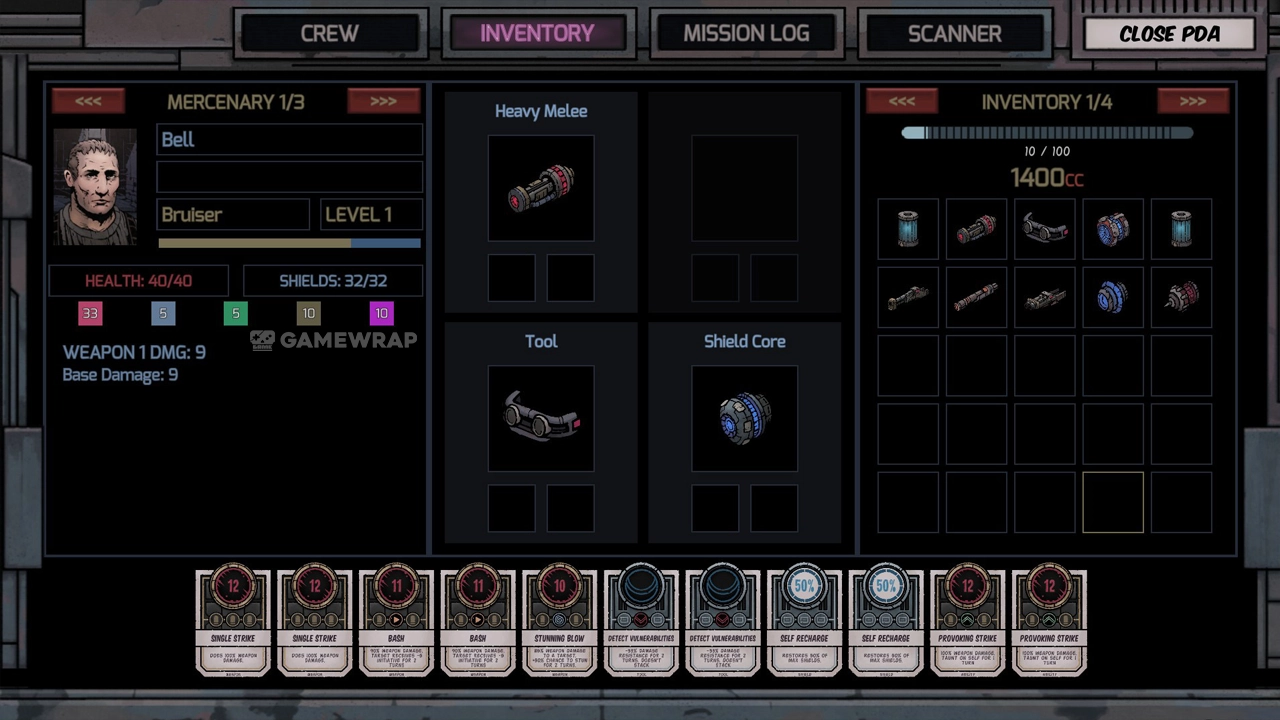Select the equipped Shield Core slot
Image resolution: width=1280 pixels, height=720 pixels.
coord(744,418)
